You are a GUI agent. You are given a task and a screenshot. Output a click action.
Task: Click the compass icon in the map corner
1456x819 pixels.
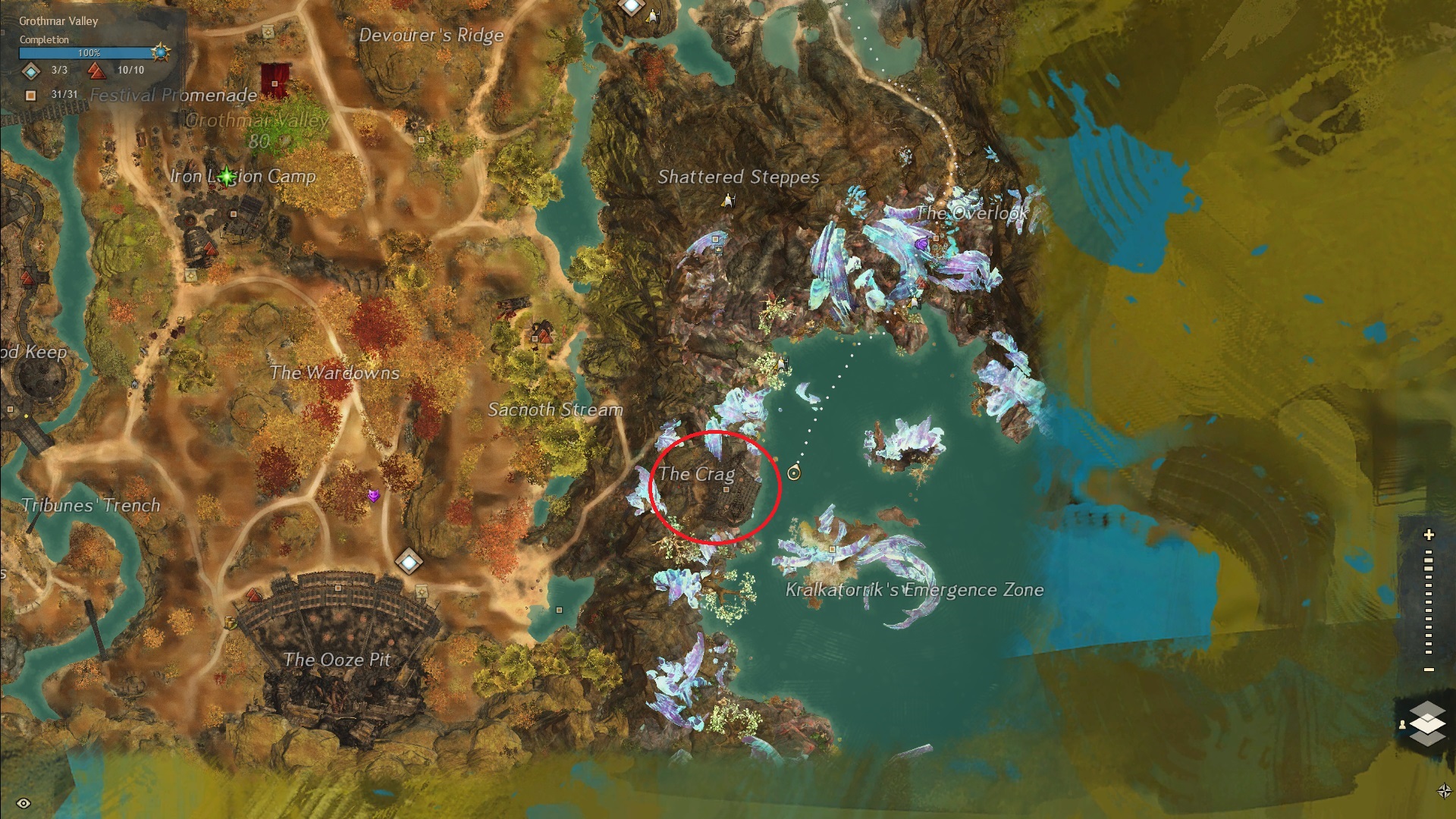click(x=1445, y=791)
